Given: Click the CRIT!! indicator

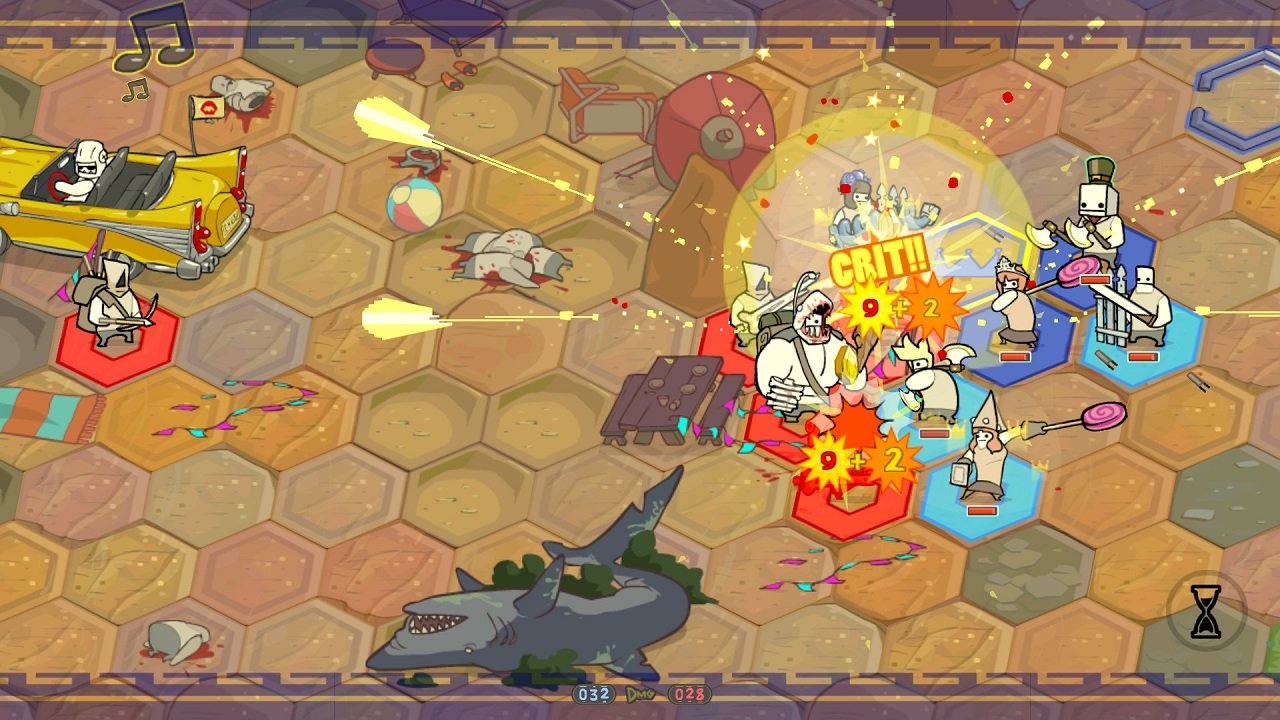Looking at the screenshot, I should pyautogui.click(x=880, y=265).
